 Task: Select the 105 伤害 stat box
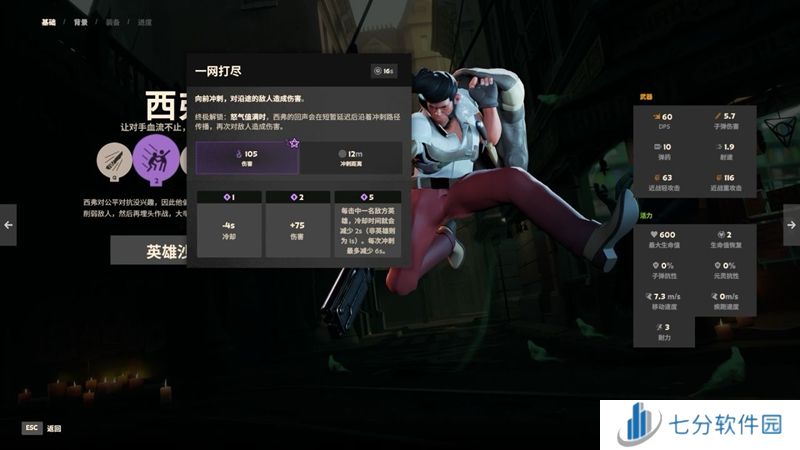(247, 157)
